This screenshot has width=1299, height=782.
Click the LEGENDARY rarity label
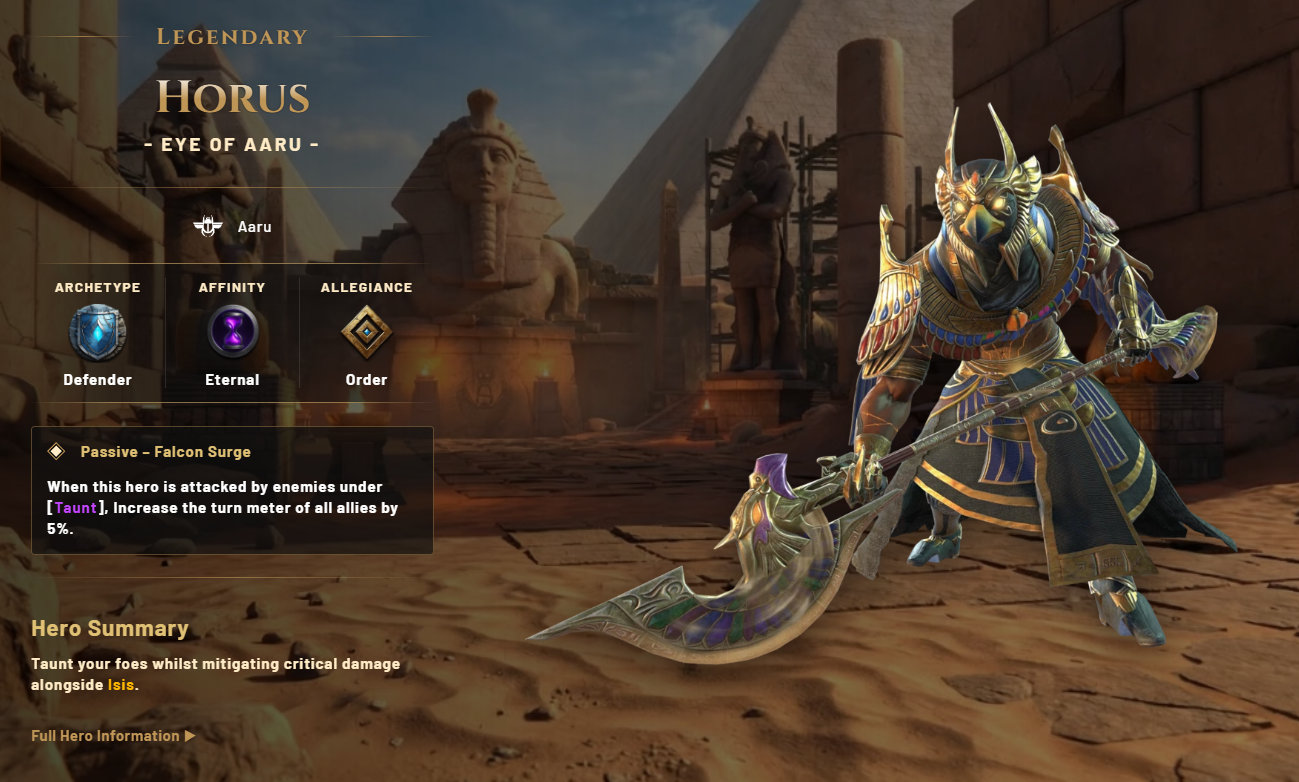pos(232,36)
